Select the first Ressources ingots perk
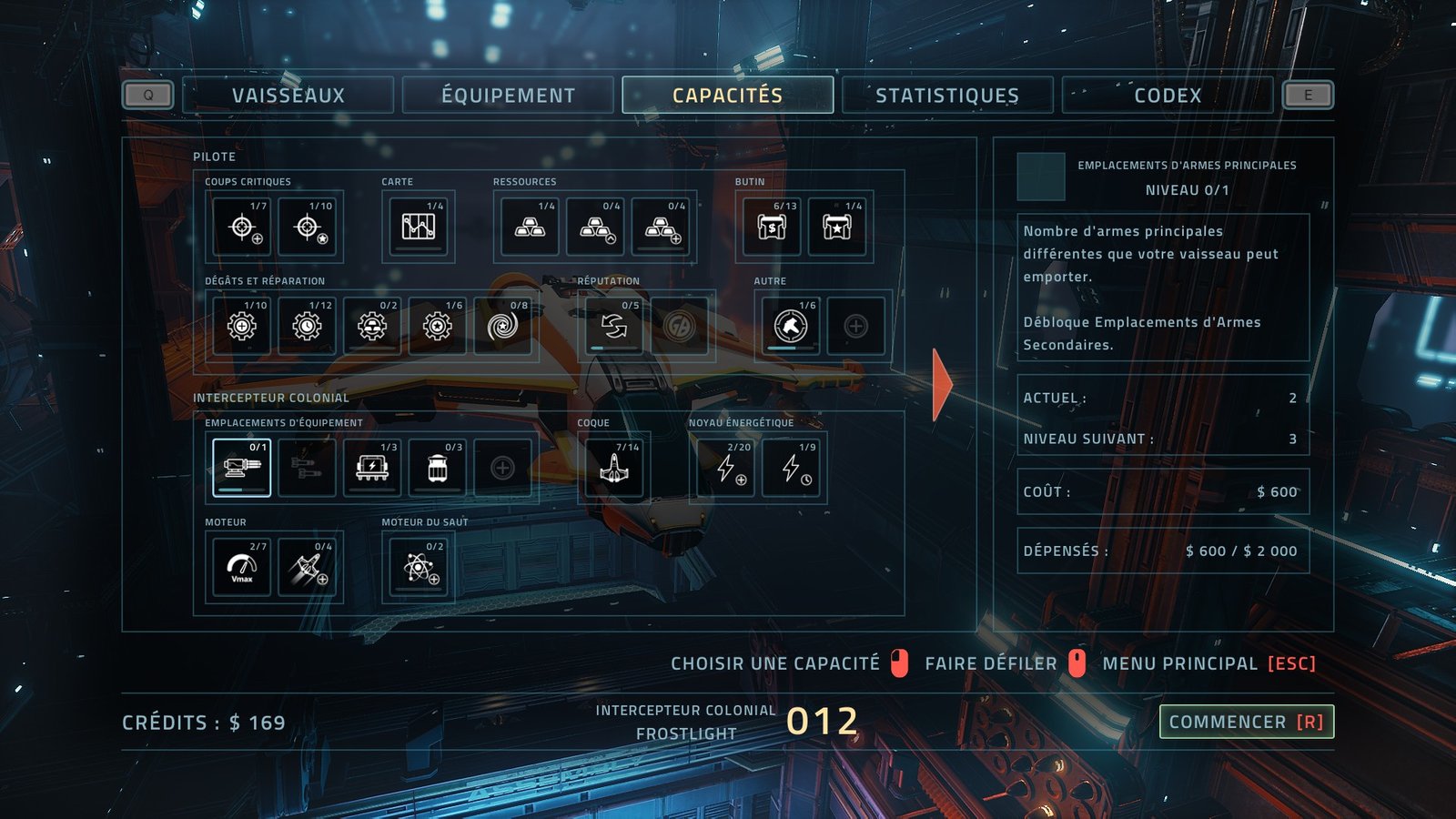The height and width of the screenshot is (819, 1456). click(531, 227)
